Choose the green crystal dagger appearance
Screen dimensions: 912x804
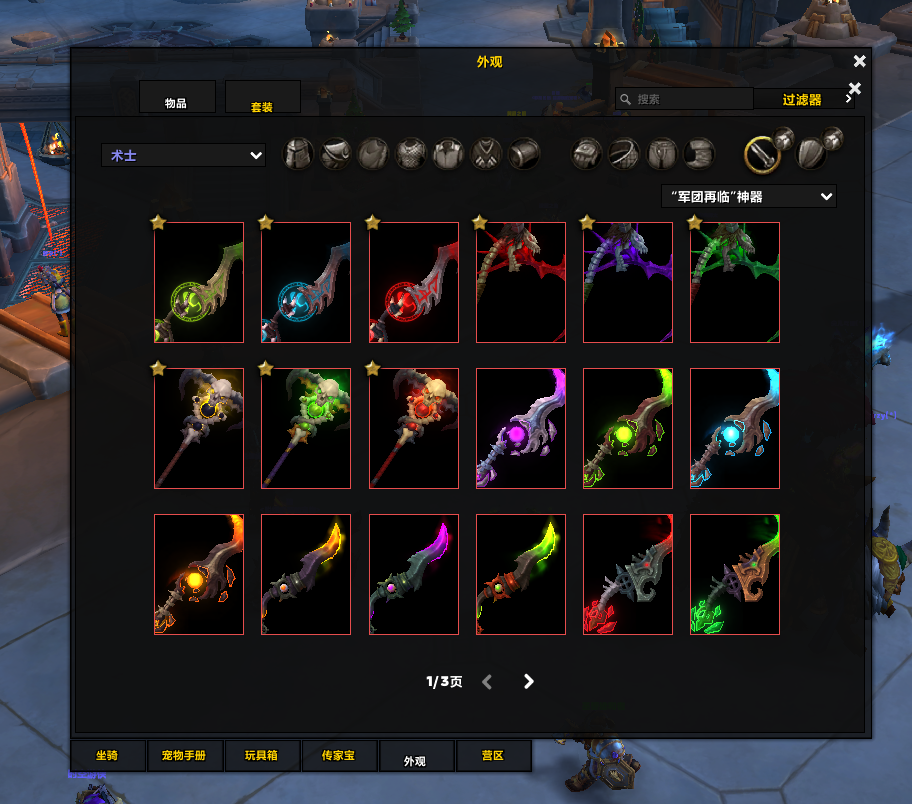pyautogui.click(x=734, y=574)
